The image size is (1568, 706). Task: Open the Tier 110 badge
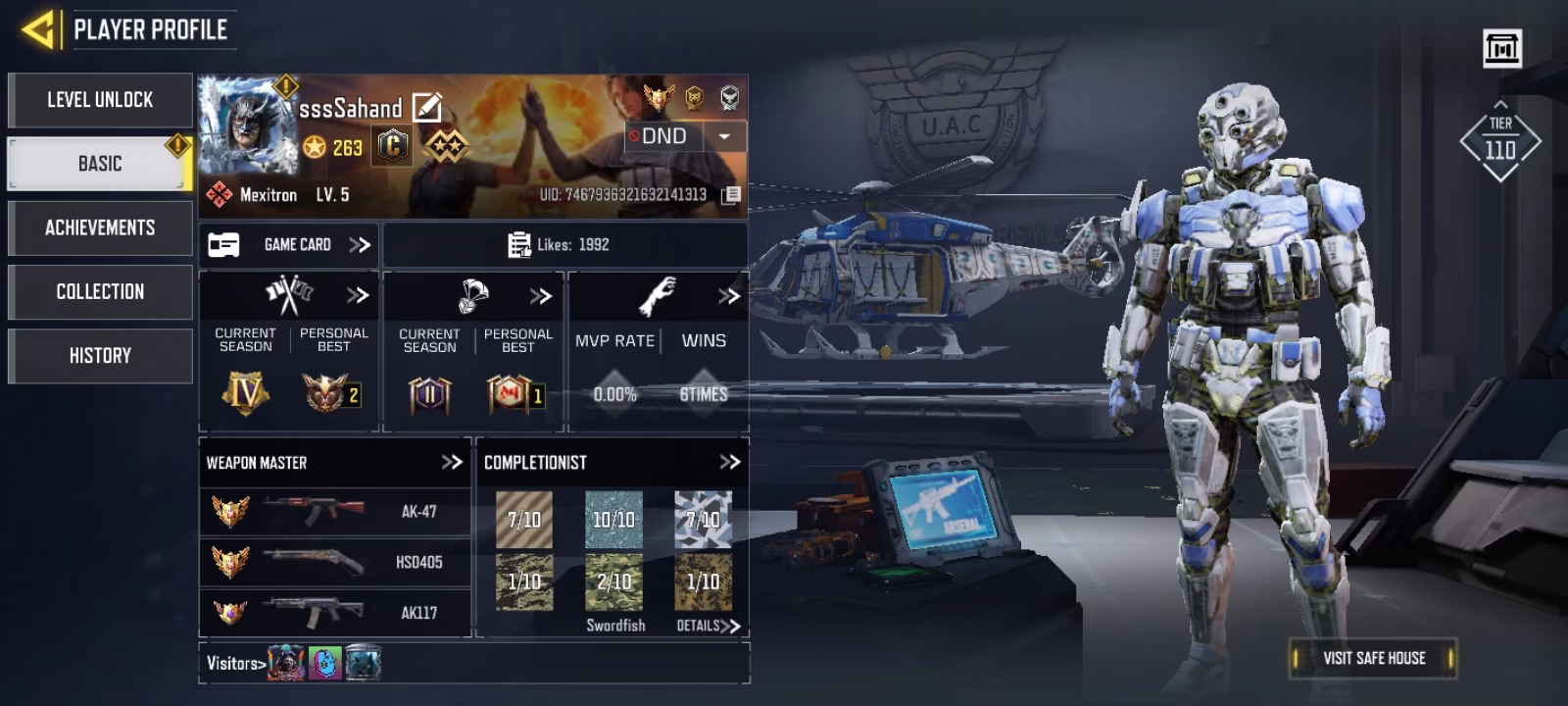tap(1499, 143)
